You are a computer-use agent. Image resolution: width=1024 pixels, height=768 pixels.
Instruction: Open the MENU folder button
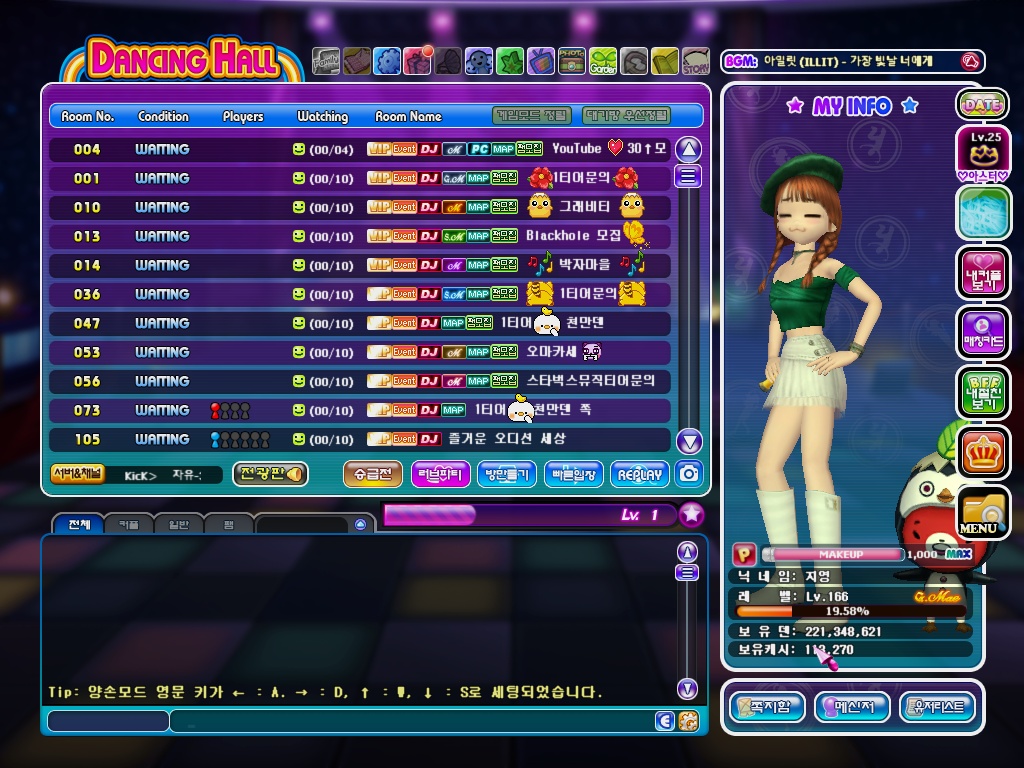tap(982, 513)
